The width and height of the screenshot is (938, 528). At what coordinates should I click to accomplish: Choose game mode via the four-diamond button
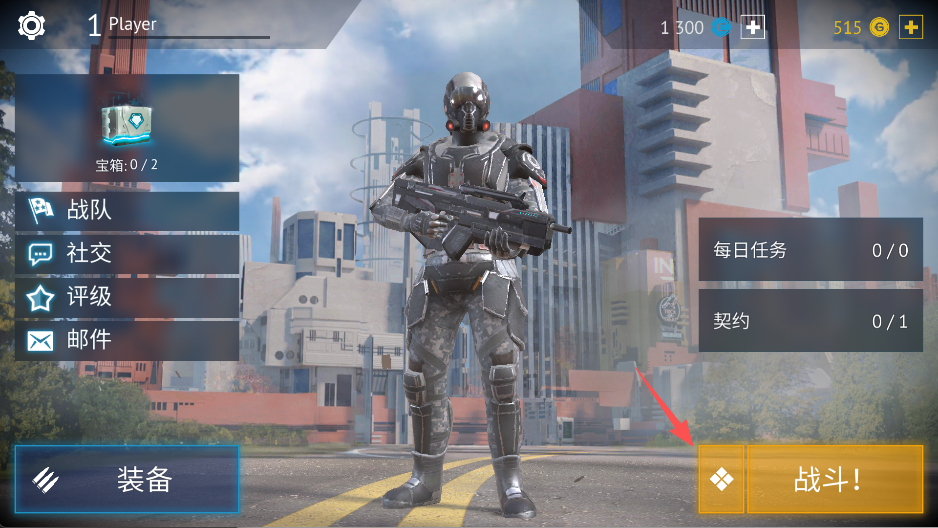pos(721,480)
